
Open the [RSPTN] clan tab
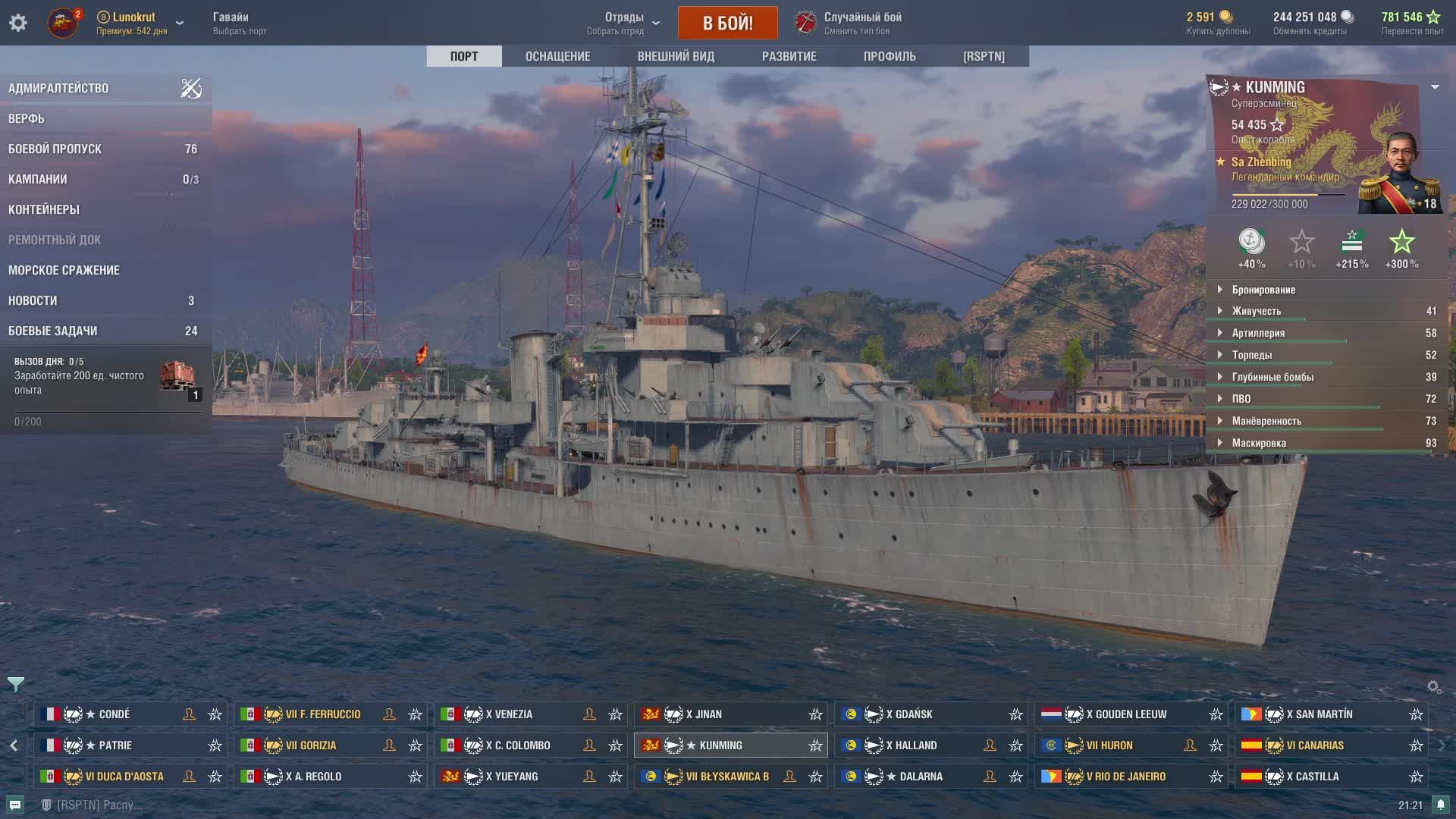[x=984, y=56]
